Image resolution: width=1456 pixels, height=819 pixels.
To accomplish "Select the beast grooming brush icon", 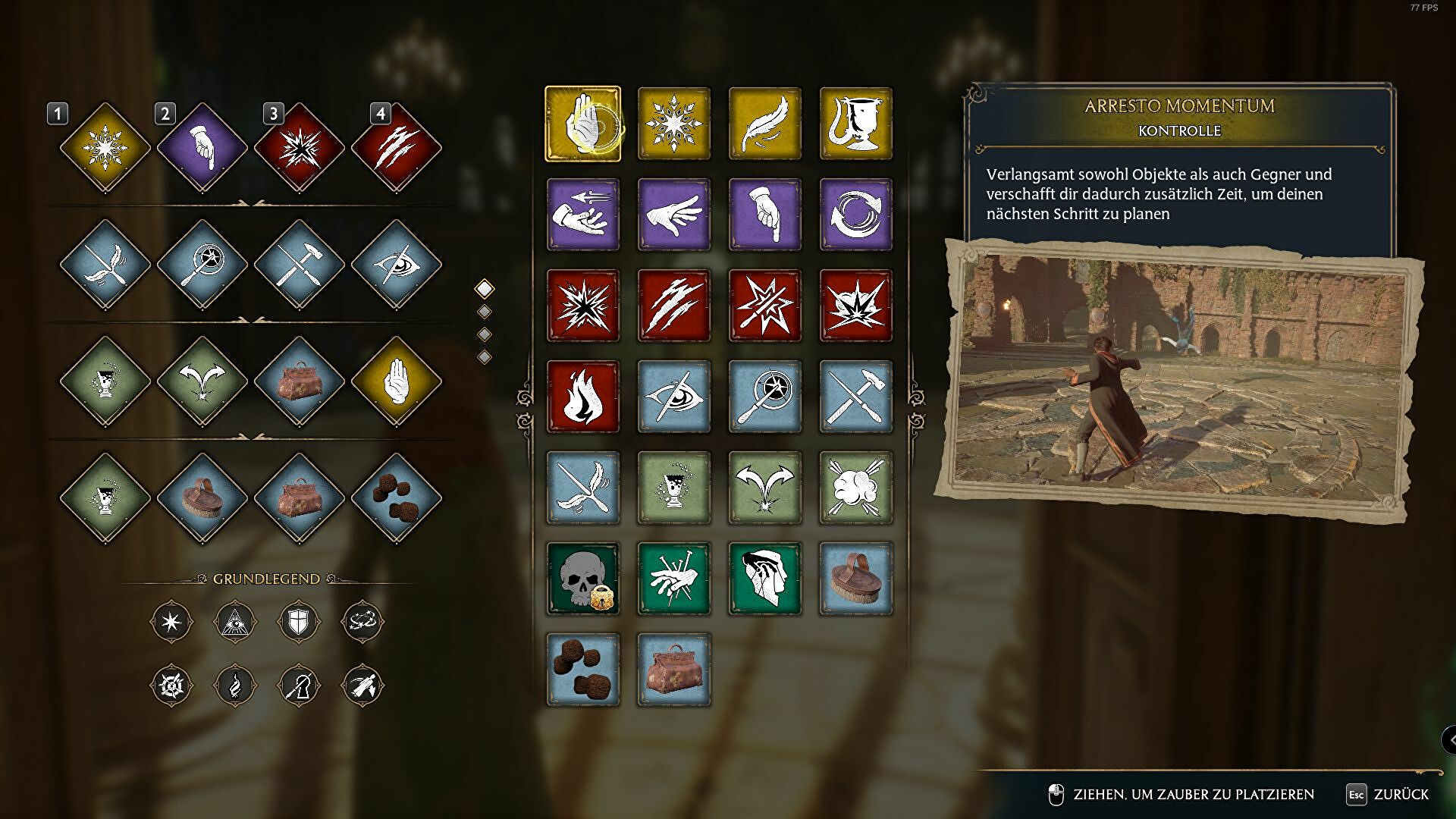I will [855, 578].
